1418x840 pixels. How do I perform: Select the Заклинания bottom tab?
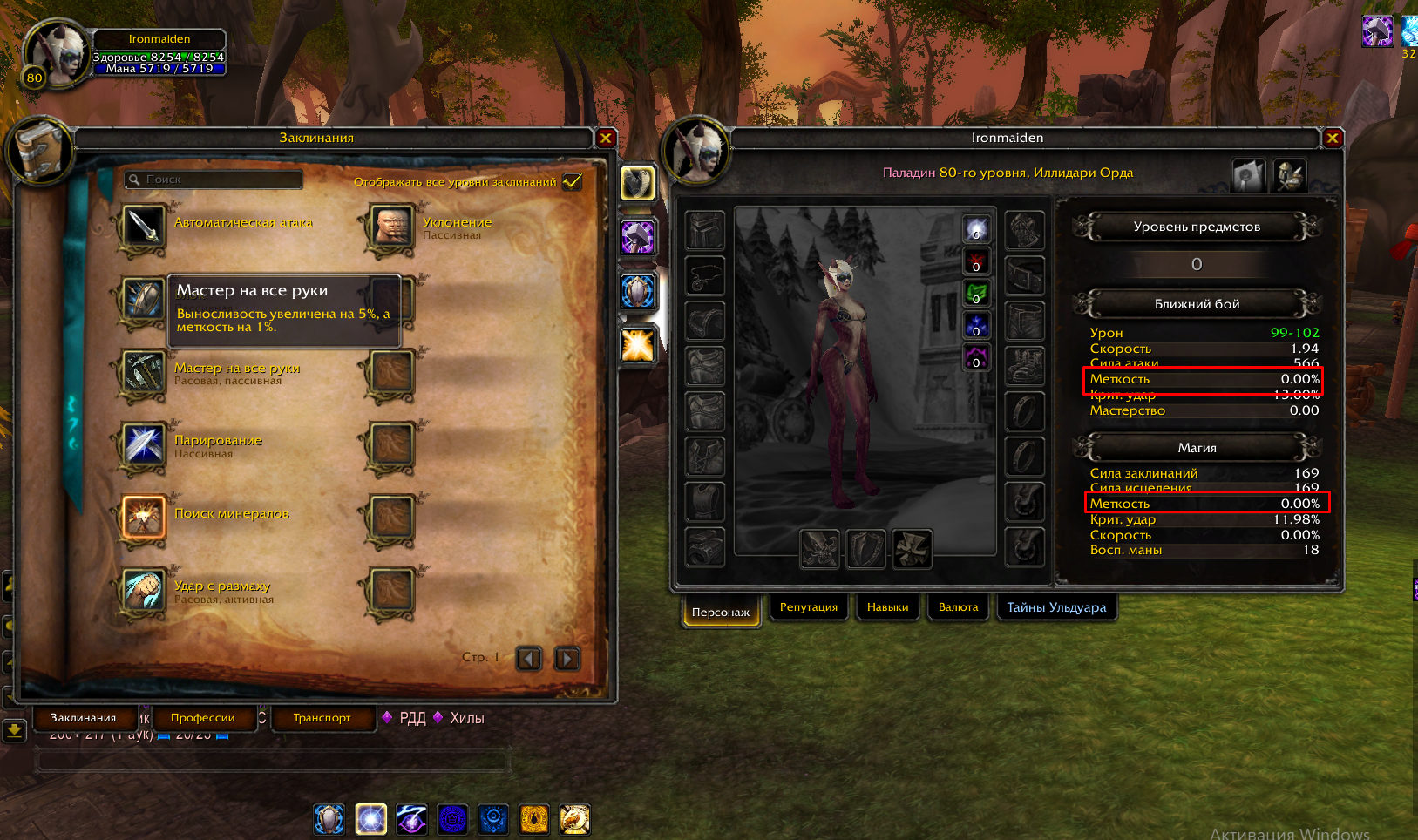click(x=83, y=718)
